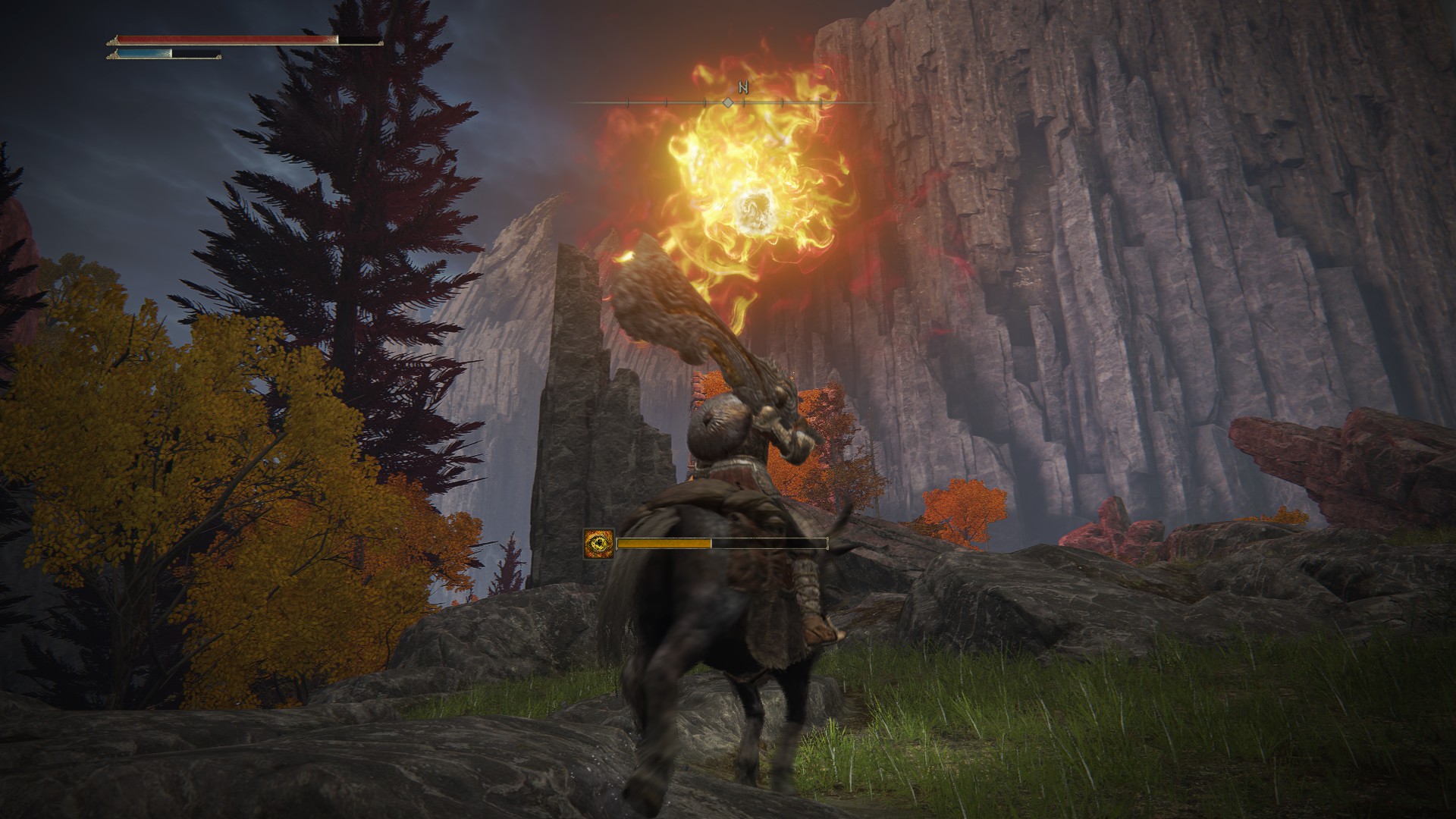Image resolution: width=1456 pixels, height=819 pixels.
Task: Select the compass north marker
Action: (743, 88)
